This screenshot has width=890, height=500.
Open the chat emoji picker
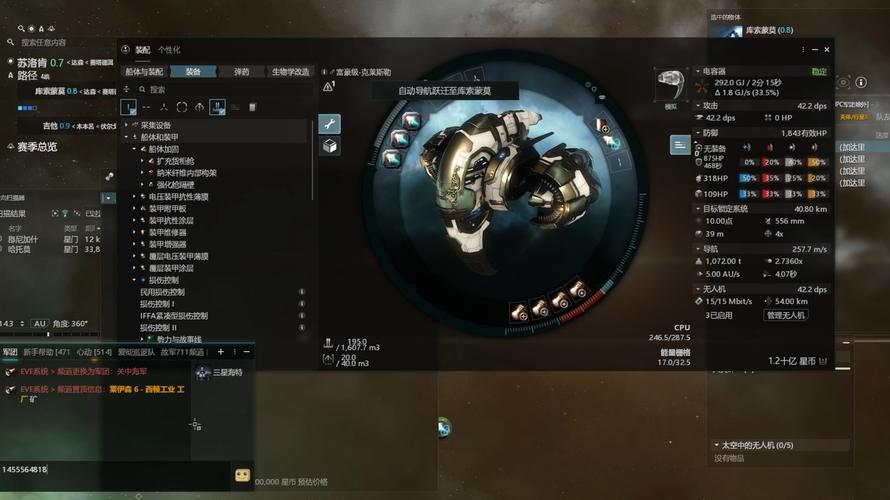click(x=242, y=475)
